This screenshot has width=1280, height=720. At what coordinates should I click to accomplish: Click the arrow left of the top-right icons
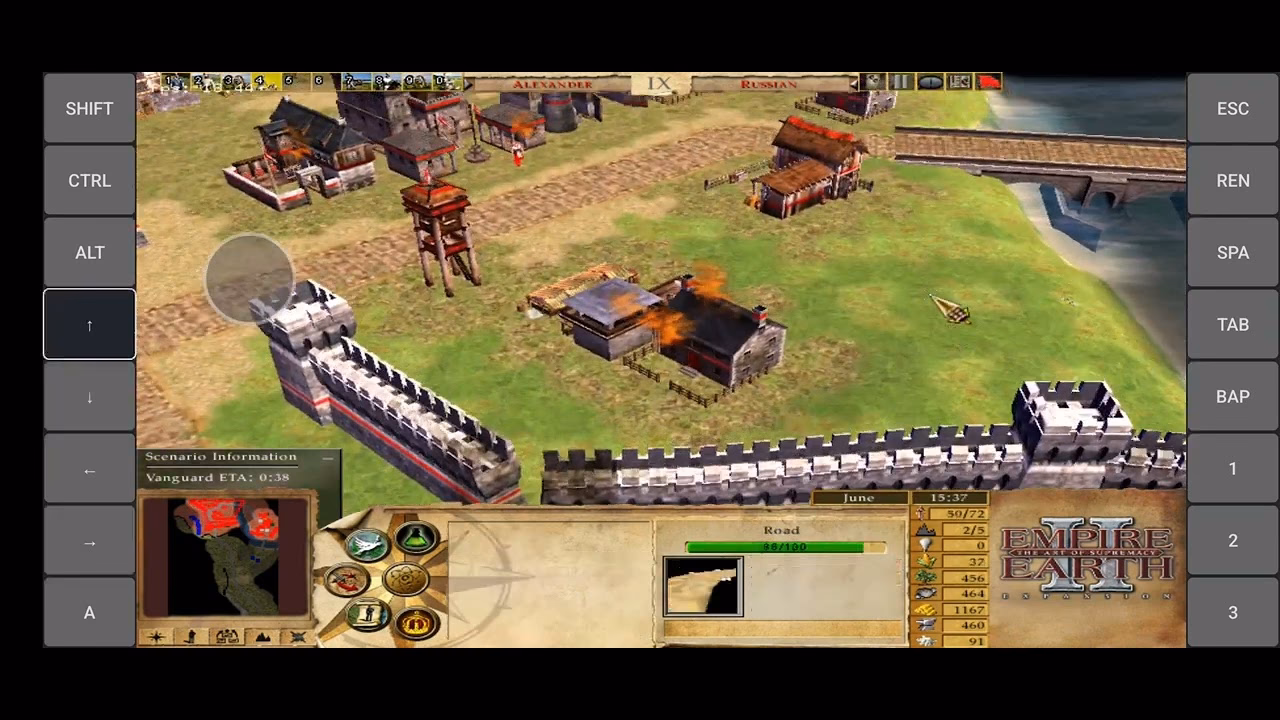[854, 82]
